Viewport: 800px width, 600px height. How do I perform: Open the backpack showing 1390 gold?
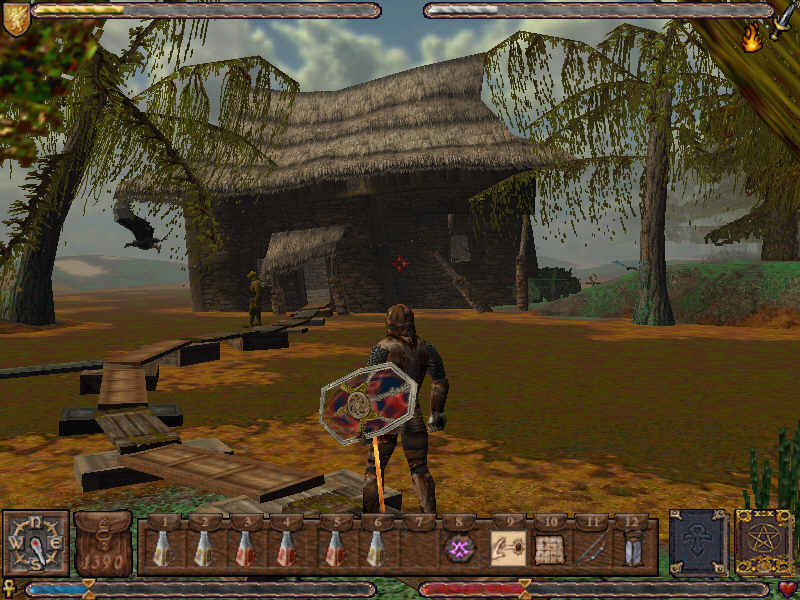coord(103,544)
